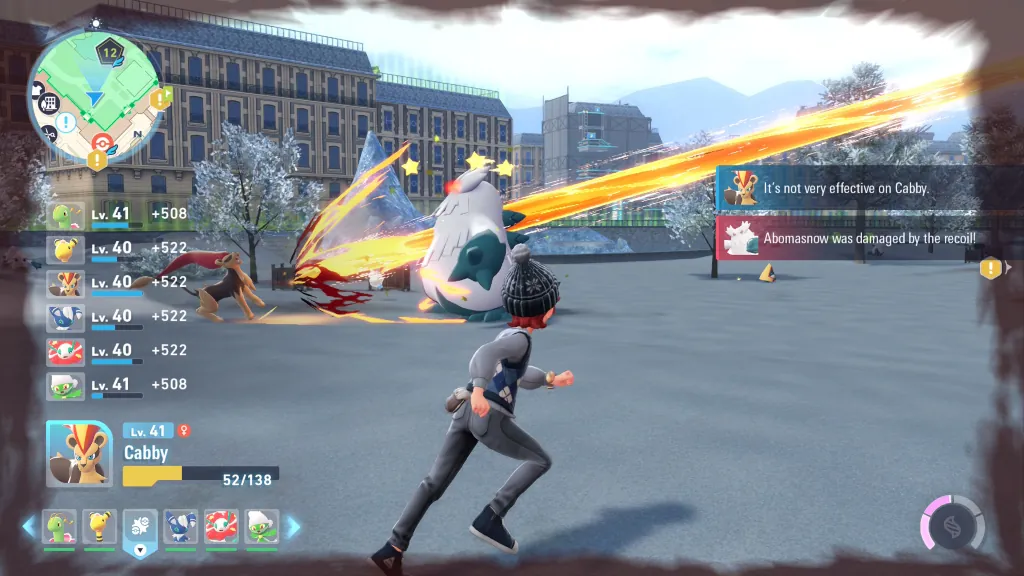Open the yellow exclamation alert beside battle log
This screenshot has width=1024, height=576.
[x=991, y=267]
